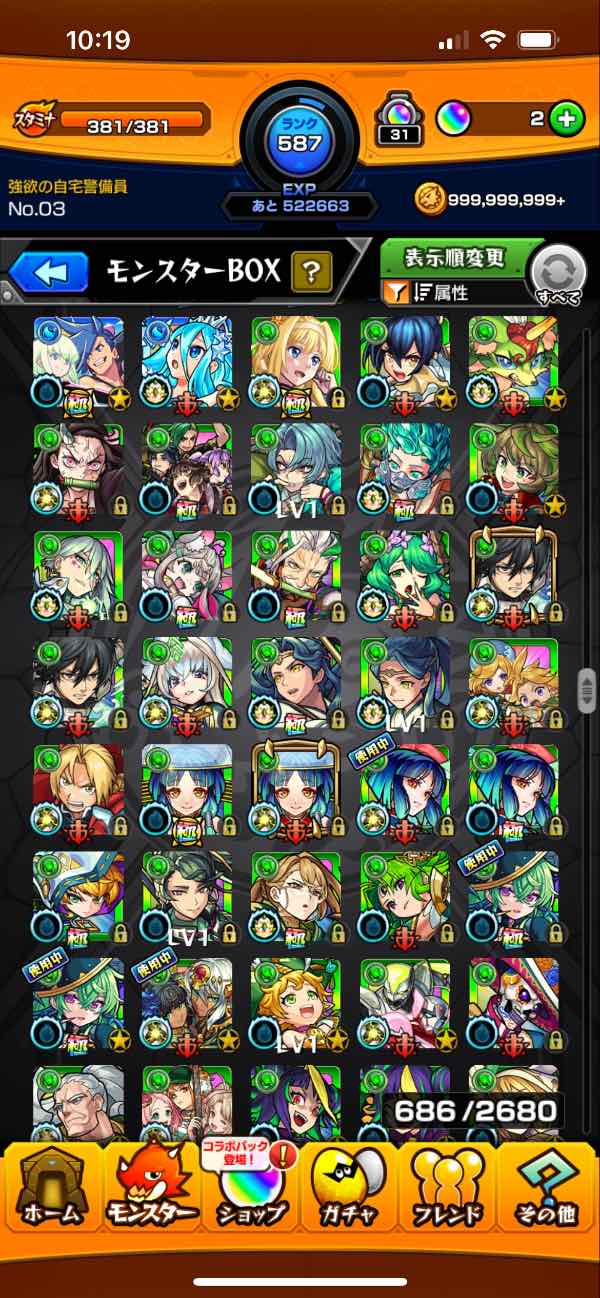Open the フレンド friends tab
The width and height of the screenshot is (600, 1298).
[x=447, y=1186]
